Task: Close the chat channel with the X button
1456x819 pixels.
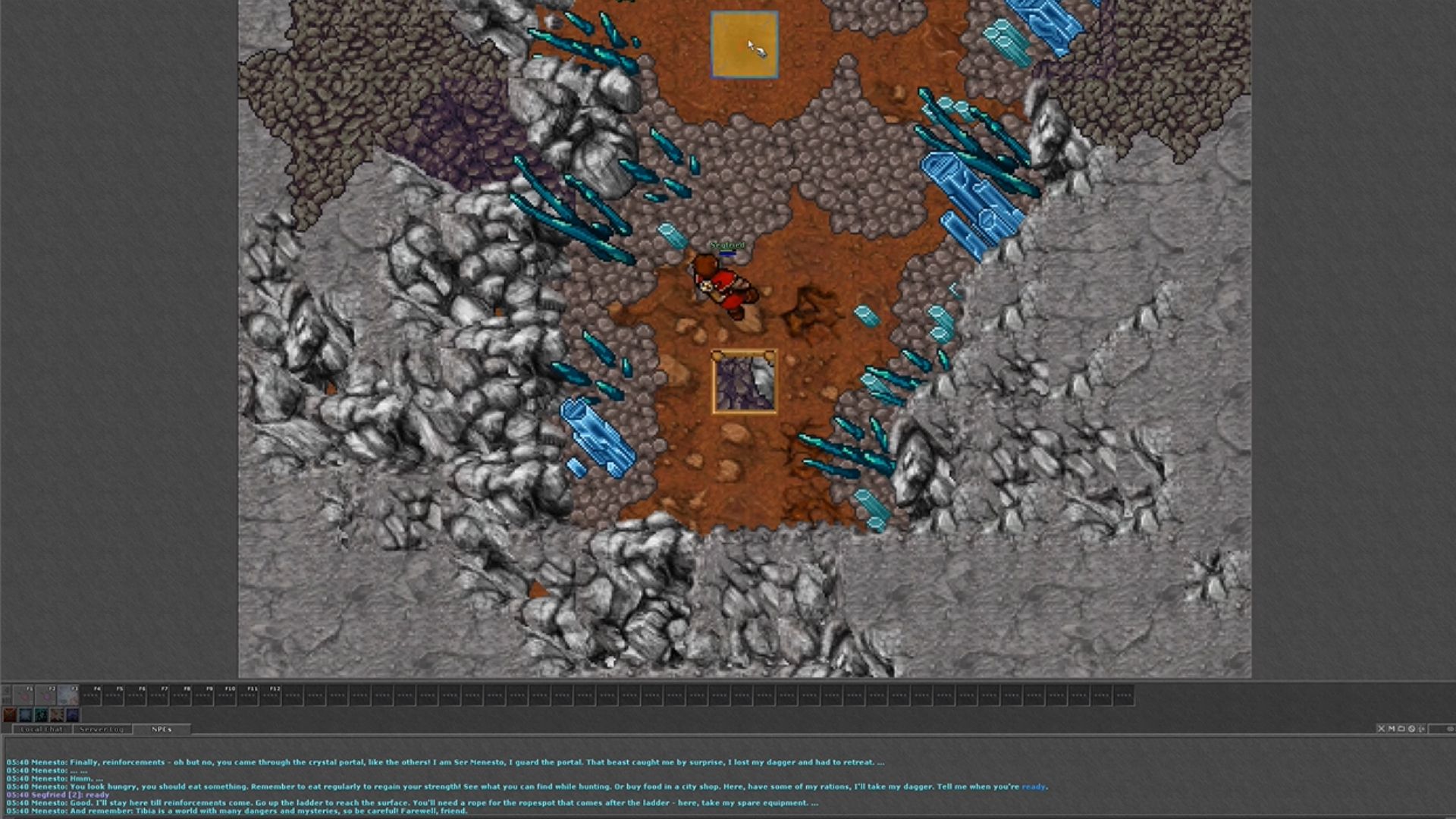Action: tap(1382, 729)
